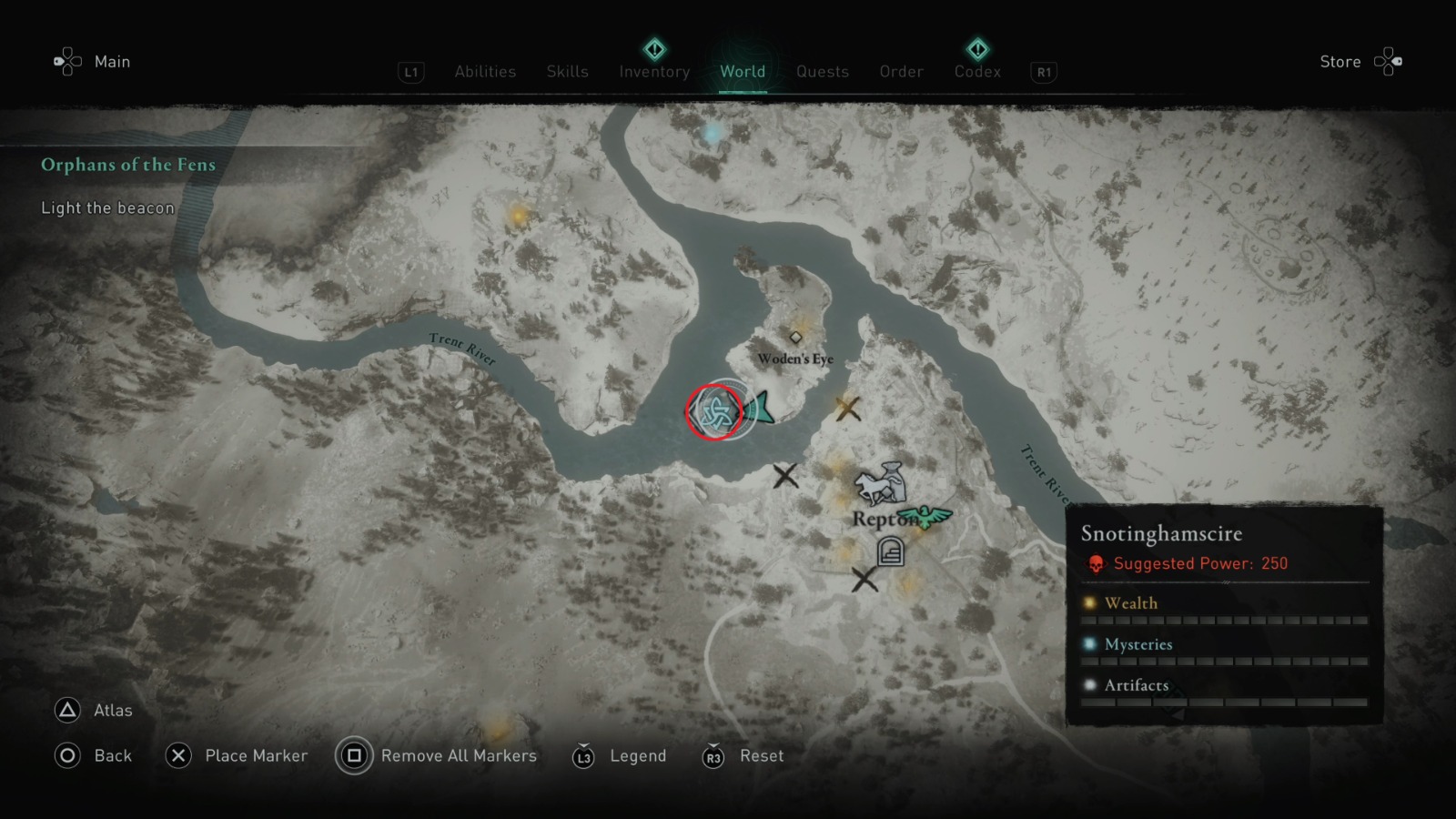Open the Skills menu

(x=567, y=72)
